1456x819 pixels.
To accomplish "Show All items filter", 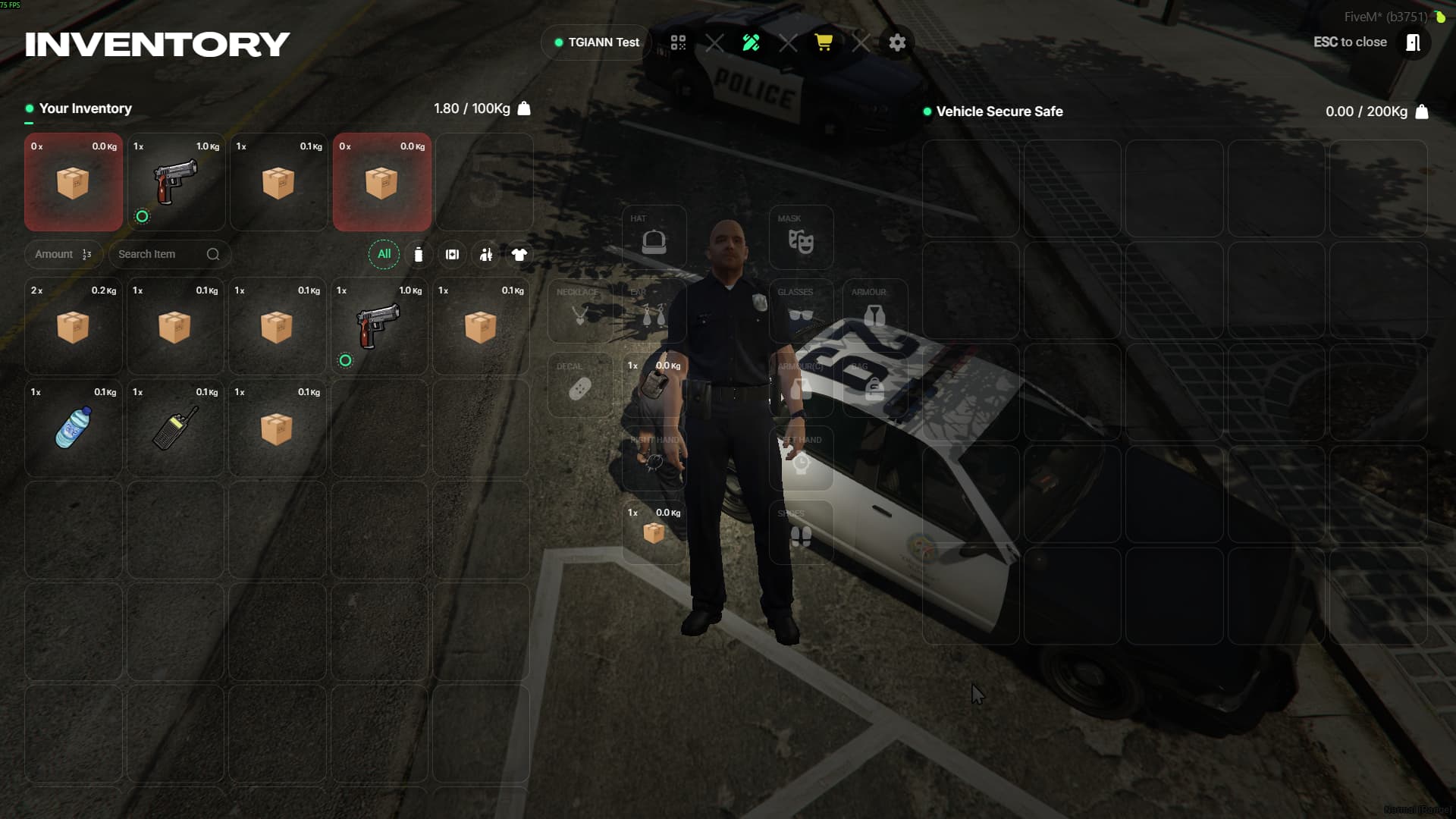I will coord(384,254).
